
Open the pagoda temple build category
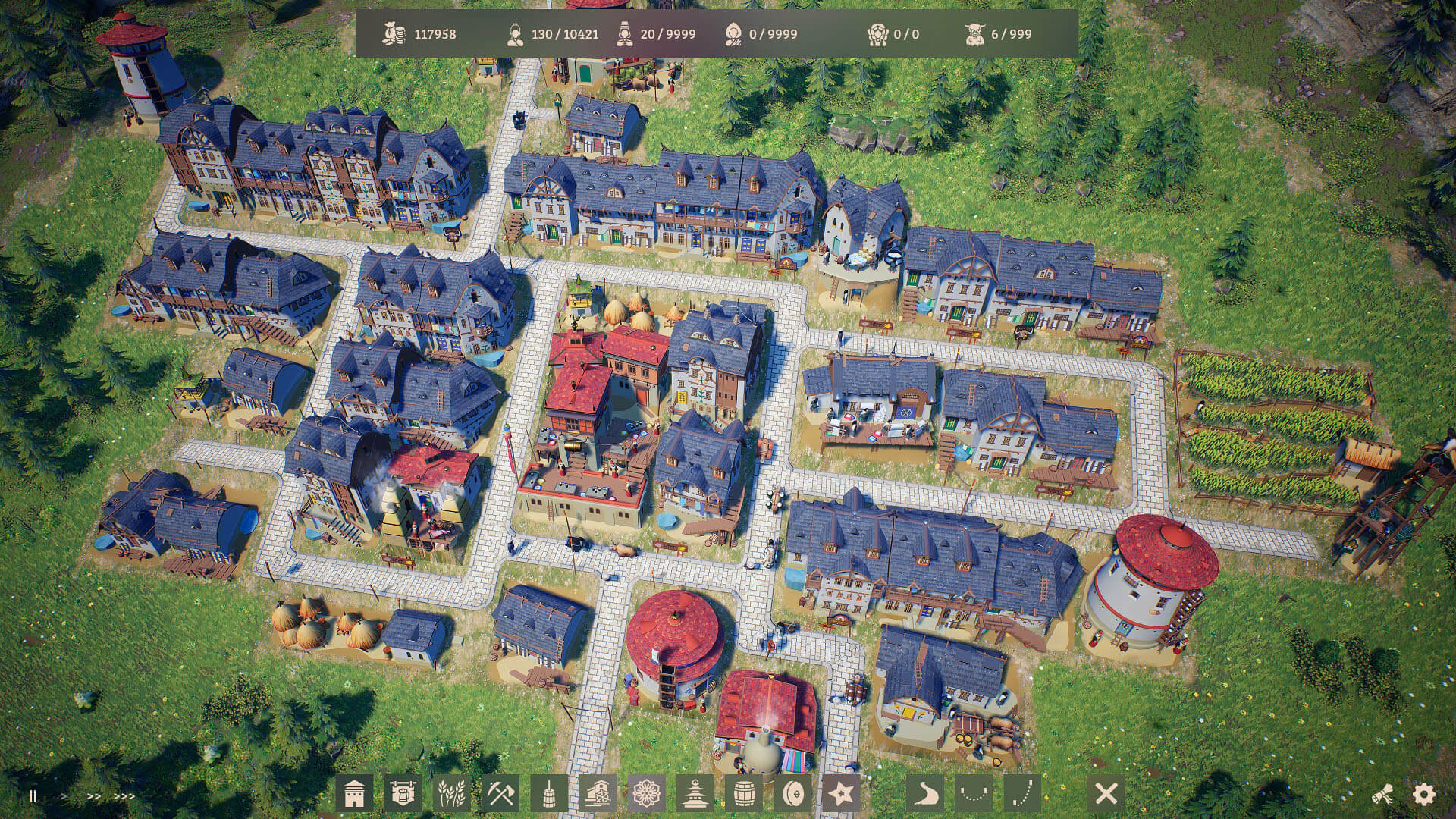(x=695, y=794)
